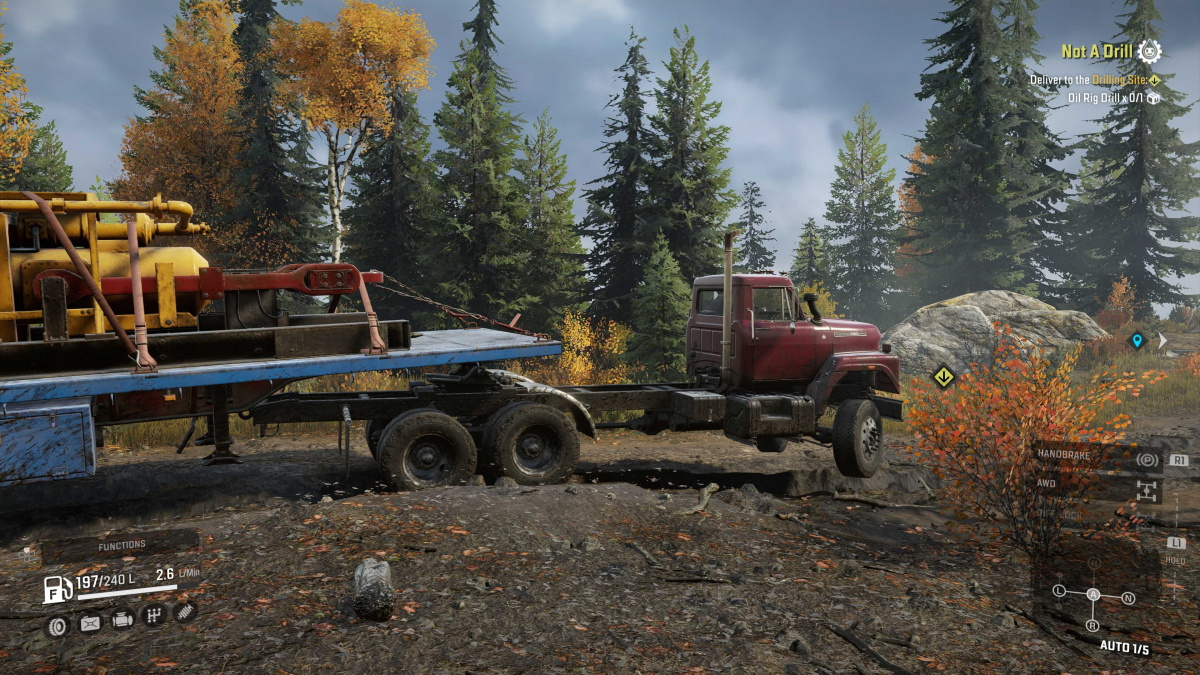Select the Auto gear position
This screenshot has height=675, width=1200.
(x=1093, y=595)
